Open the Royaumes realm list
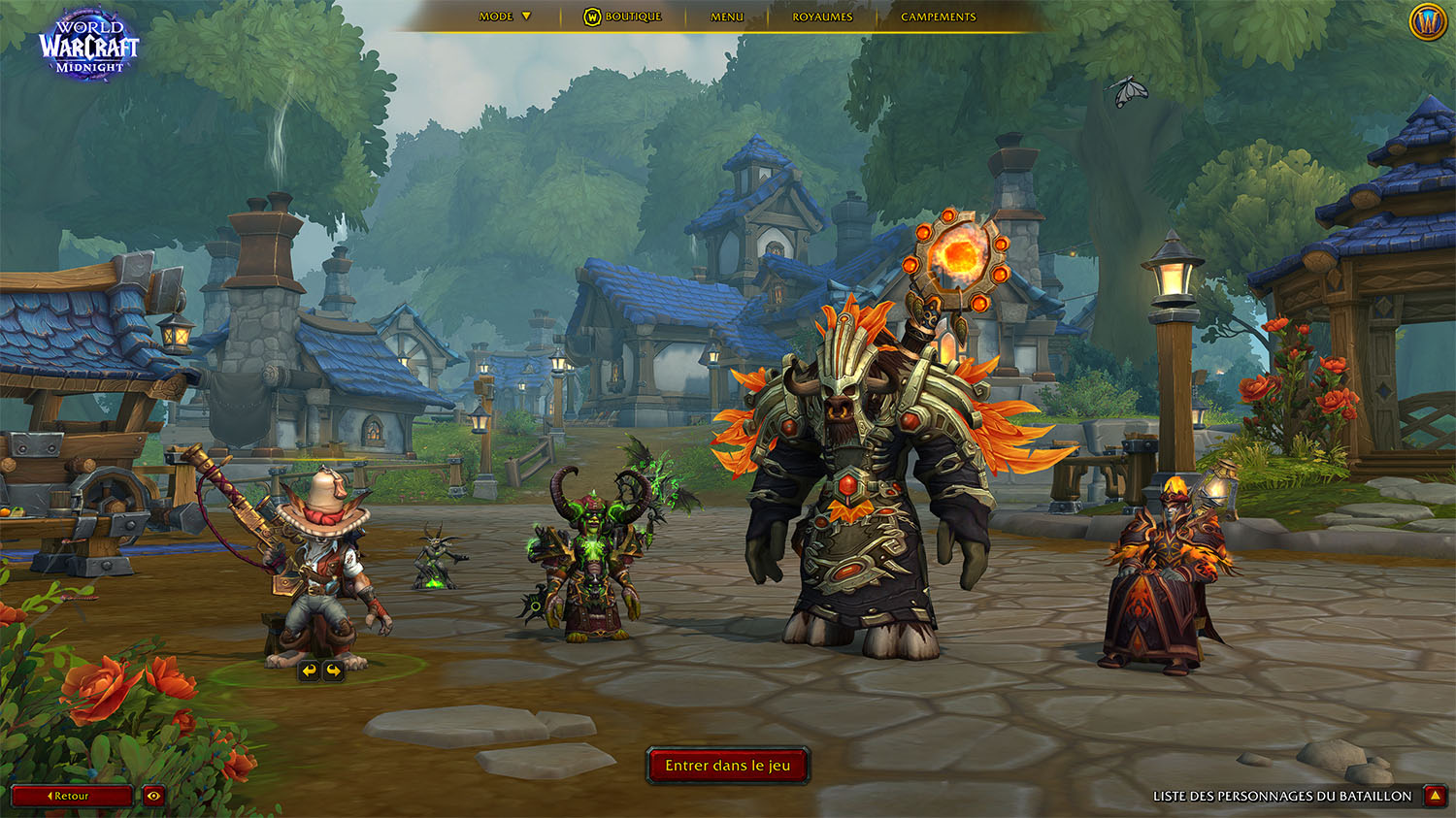The image size is (1456, 818). pos(822,16)
